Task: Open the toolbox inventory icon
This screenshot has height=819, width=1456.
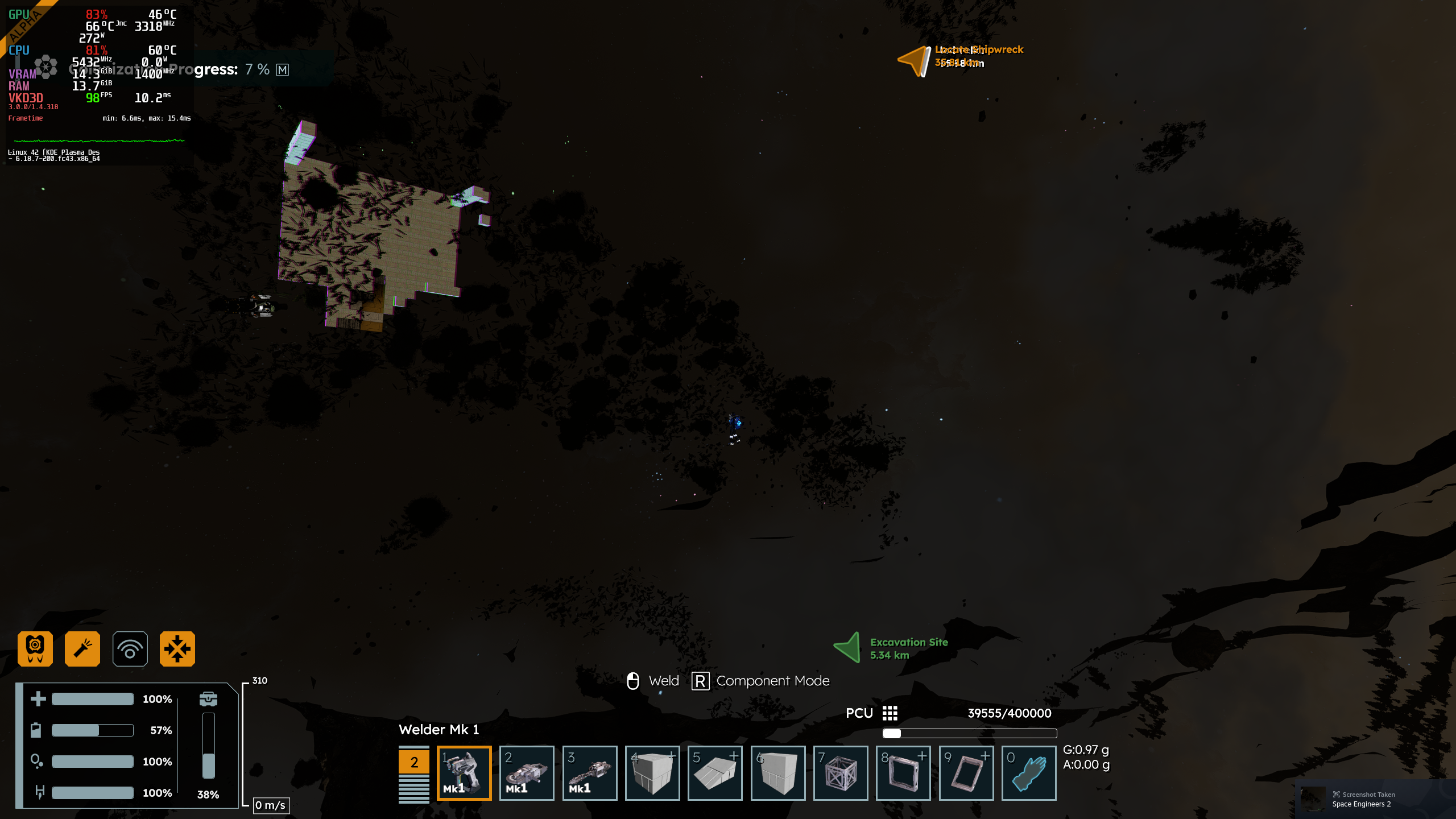Action: point(208,698)
